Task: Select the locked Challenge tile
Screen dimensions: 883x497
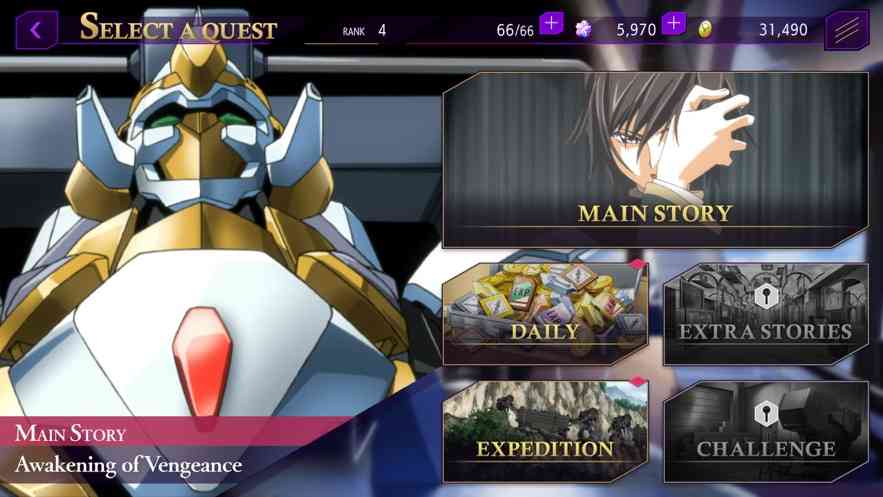Action: (x=765, y=431)
